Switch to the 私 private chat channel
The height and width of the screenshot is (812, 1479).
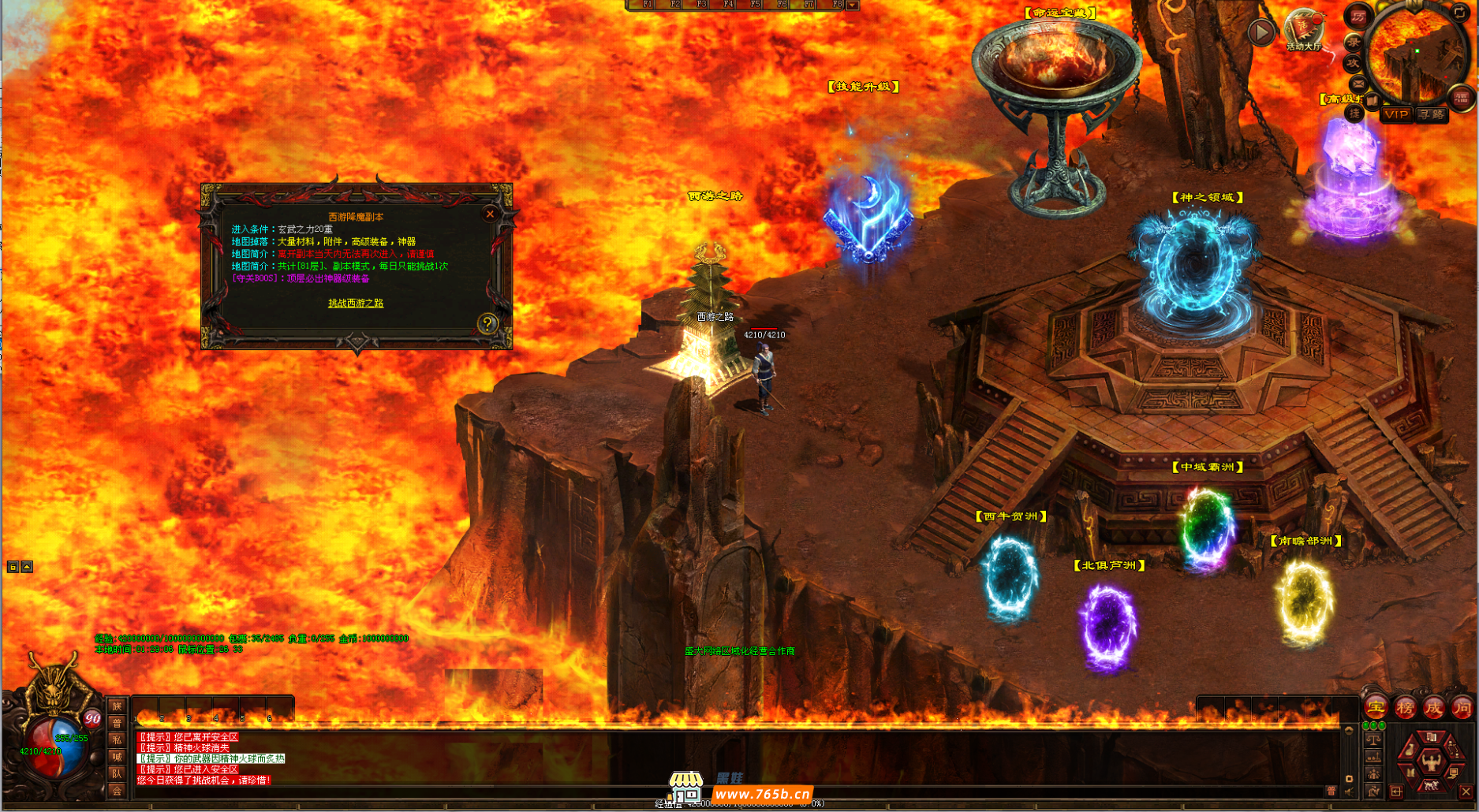pos(117,739)
